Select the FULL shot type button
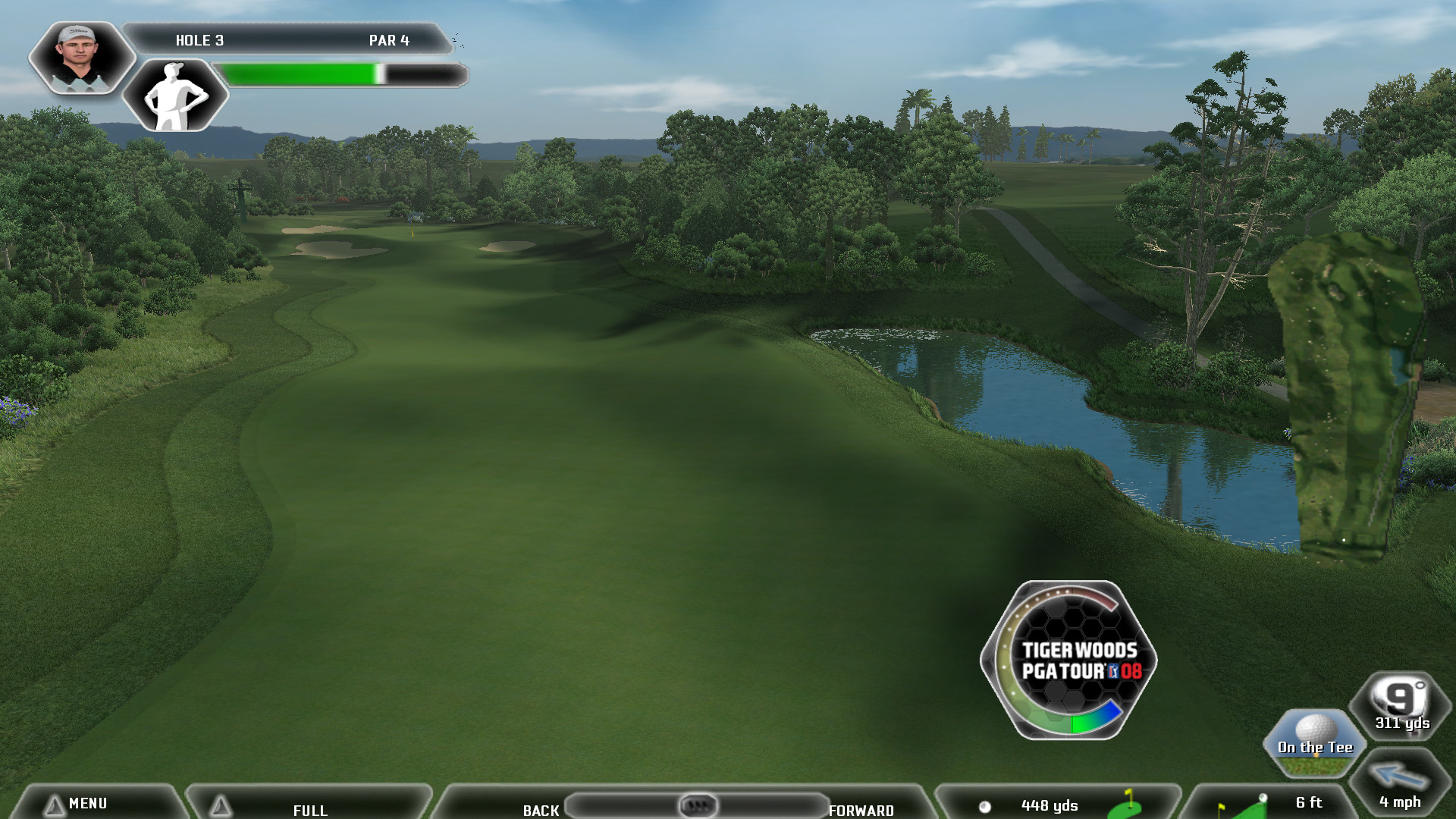This screenshot has width=1456, height=819. click(309, 809)
